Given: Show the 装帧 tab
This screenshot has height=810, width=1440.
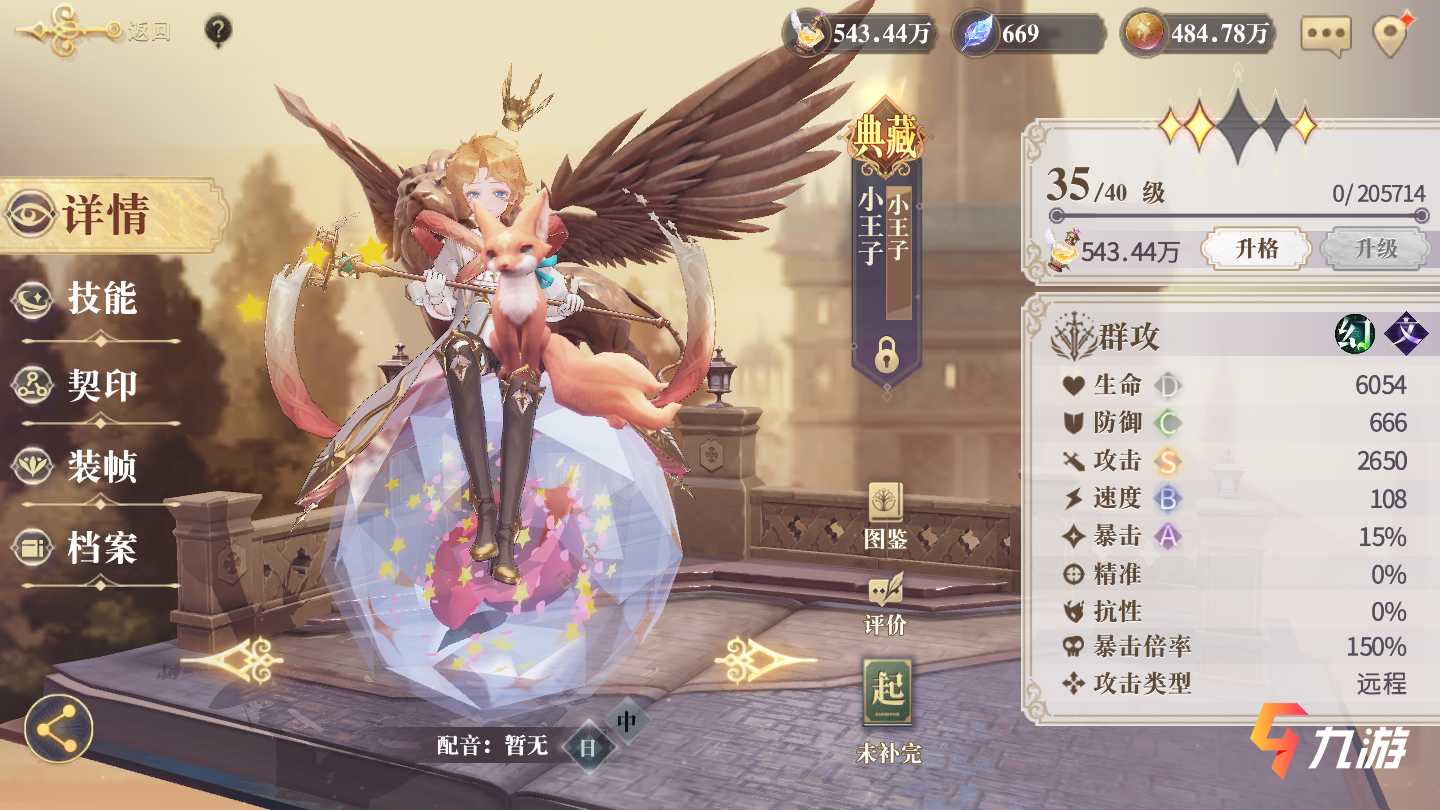Looking at the screenshot, I should 101,466.
